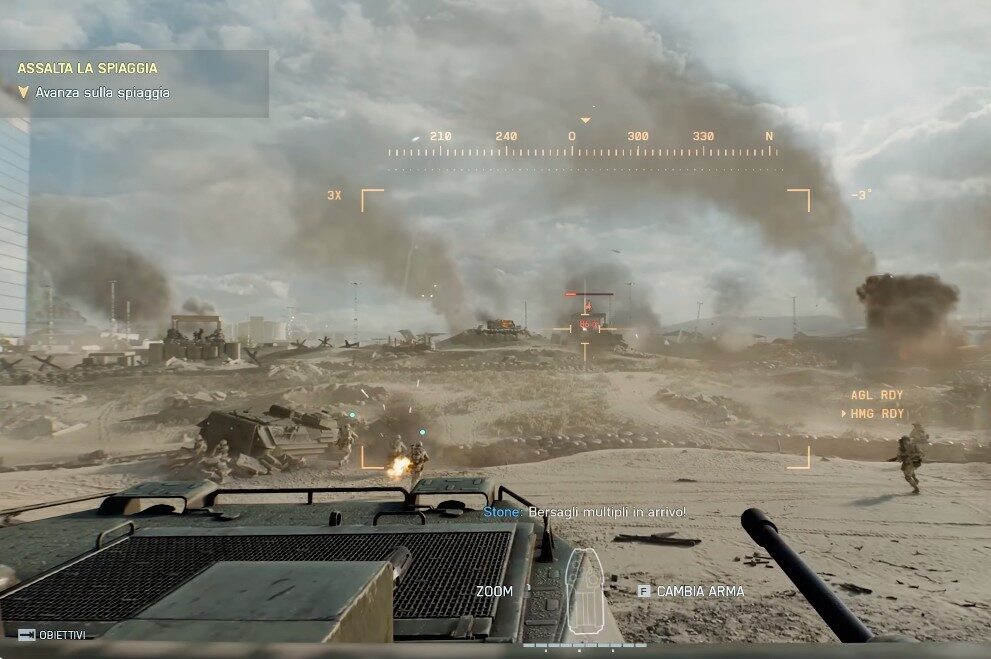Select the AGL RDY weapon
Screen dimensions: 991x659
(877, 395)
